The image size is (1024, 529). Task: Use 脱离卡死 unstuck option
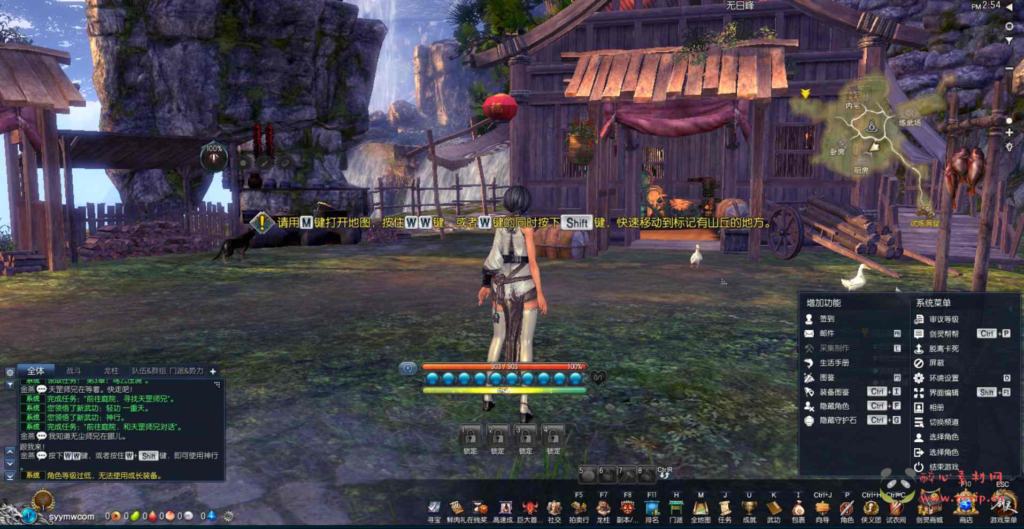click(x=944, y=348)
